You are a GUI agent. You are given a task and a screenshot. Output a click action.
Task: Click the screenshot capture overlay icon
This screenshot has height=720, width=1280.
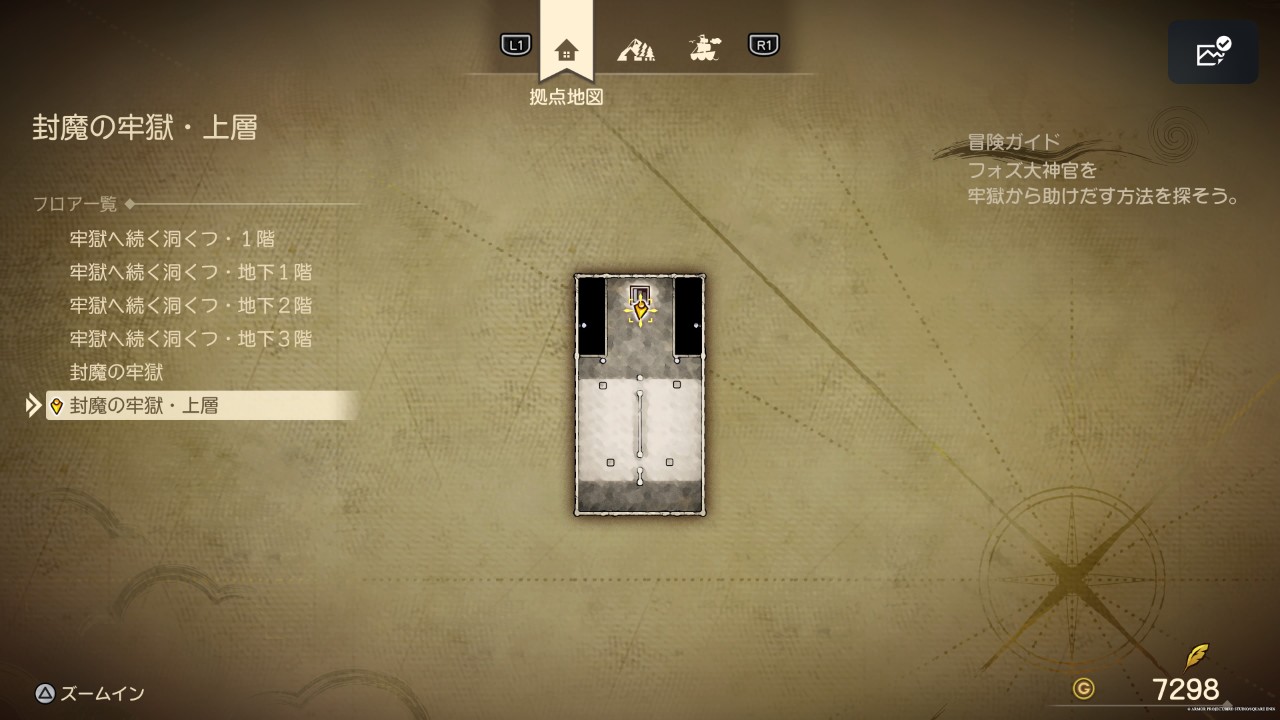[1213, 52]
